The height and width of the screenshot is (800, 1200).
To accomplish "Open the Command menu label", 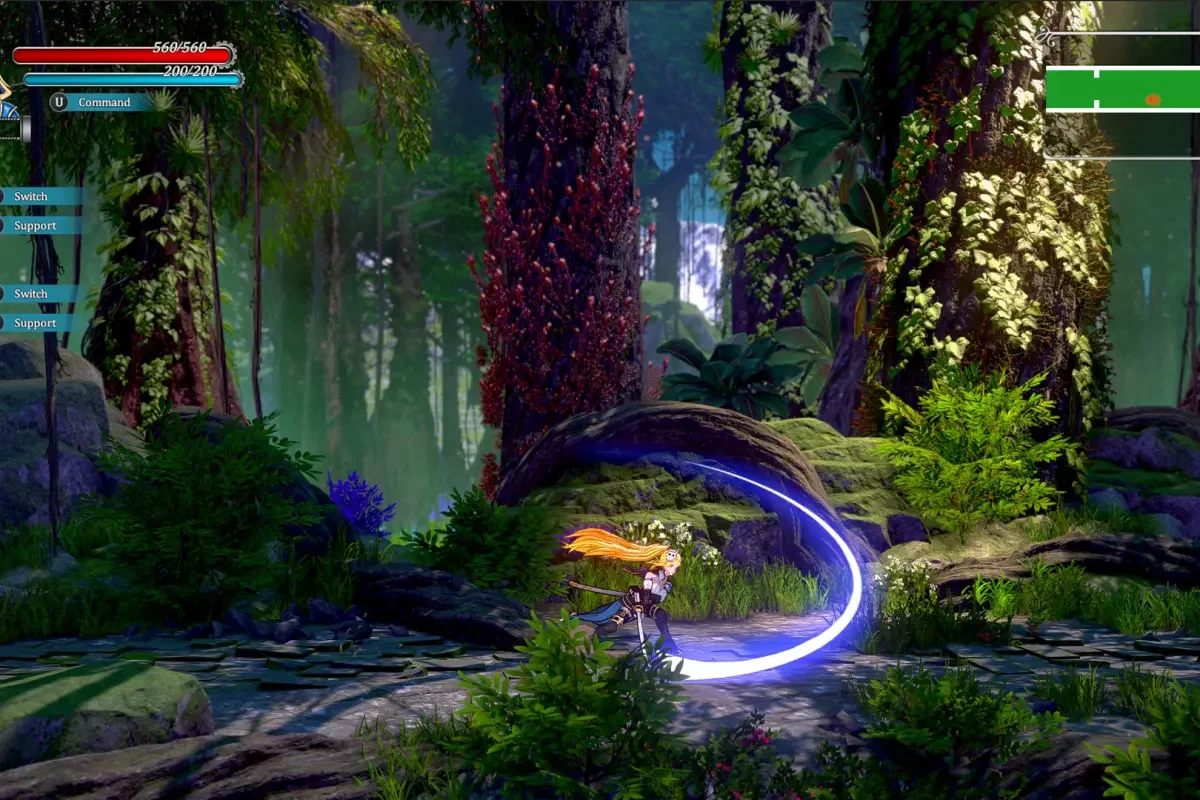I will 104,102.
